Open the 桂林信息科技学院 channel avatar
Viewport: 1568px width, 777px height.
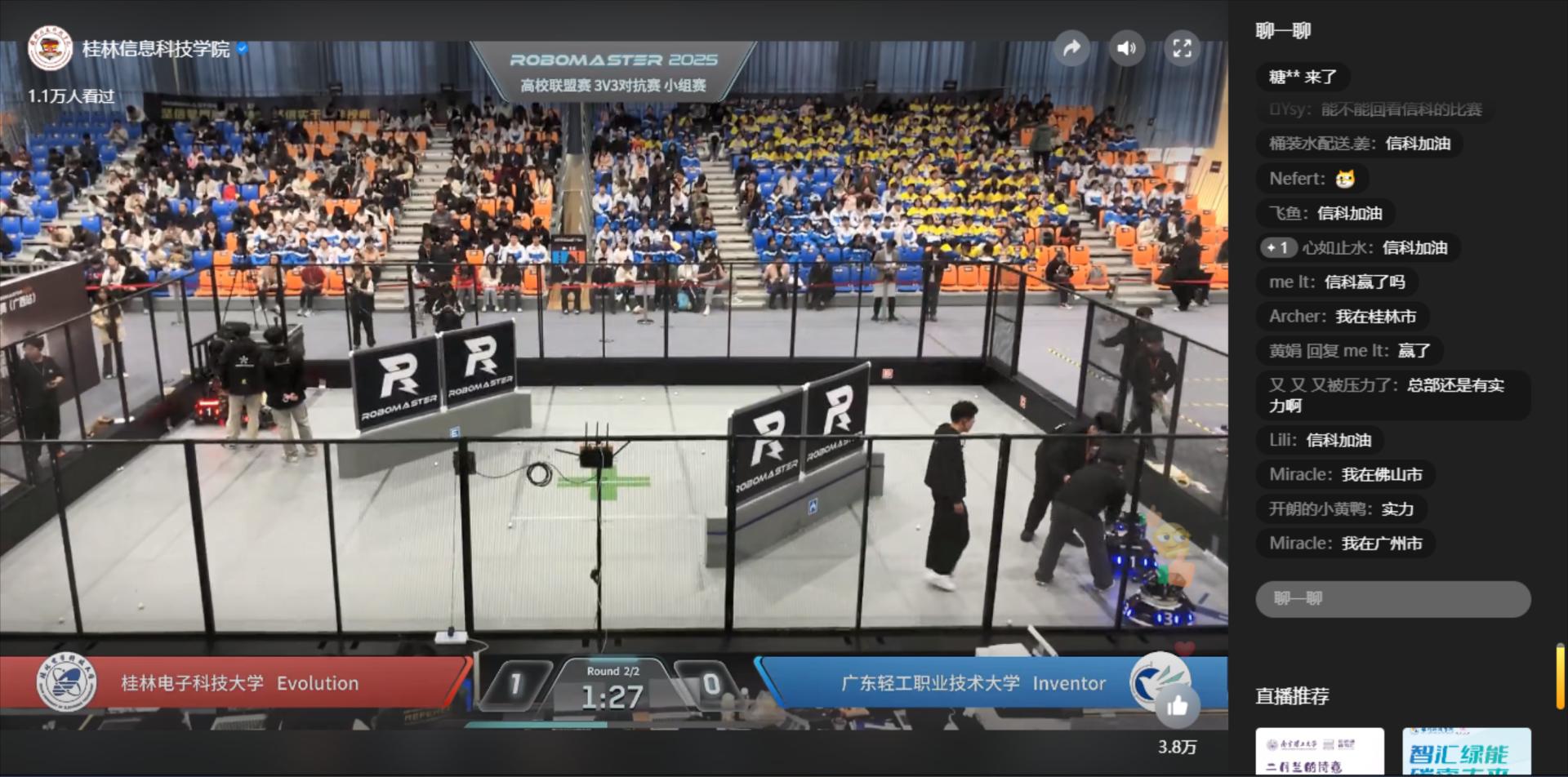(50, 49)
